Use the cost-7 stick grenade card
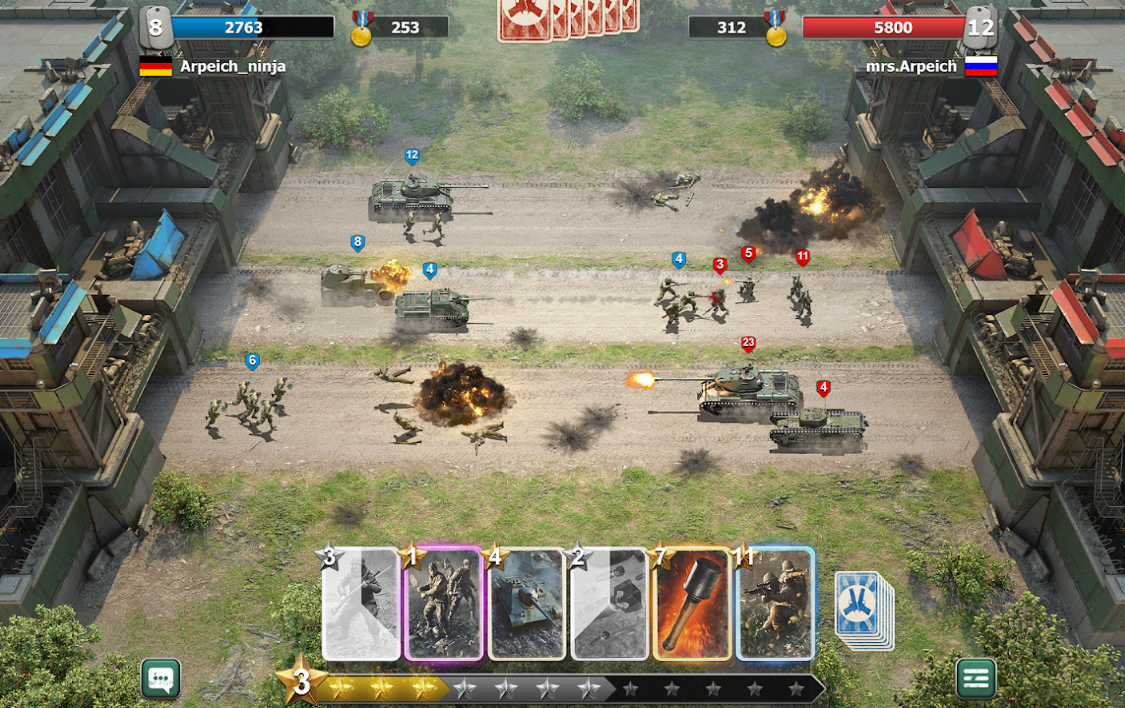This screenshot has width=1125, height=708. [x=693, y=604]
